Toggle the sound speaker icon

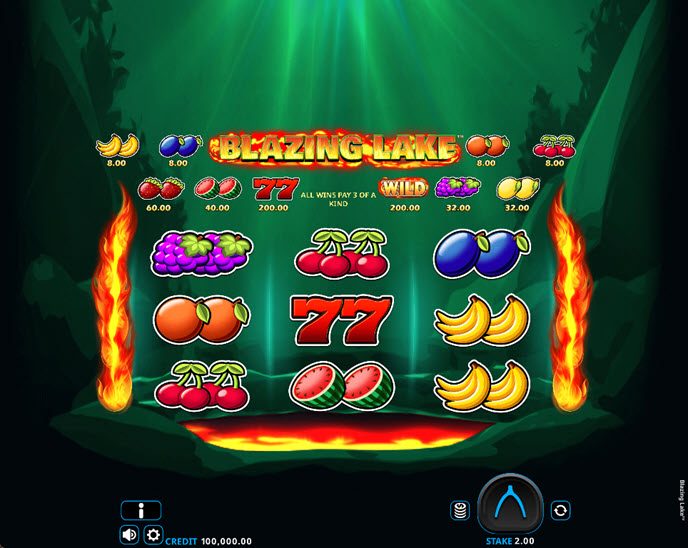[x=130, y=535]
